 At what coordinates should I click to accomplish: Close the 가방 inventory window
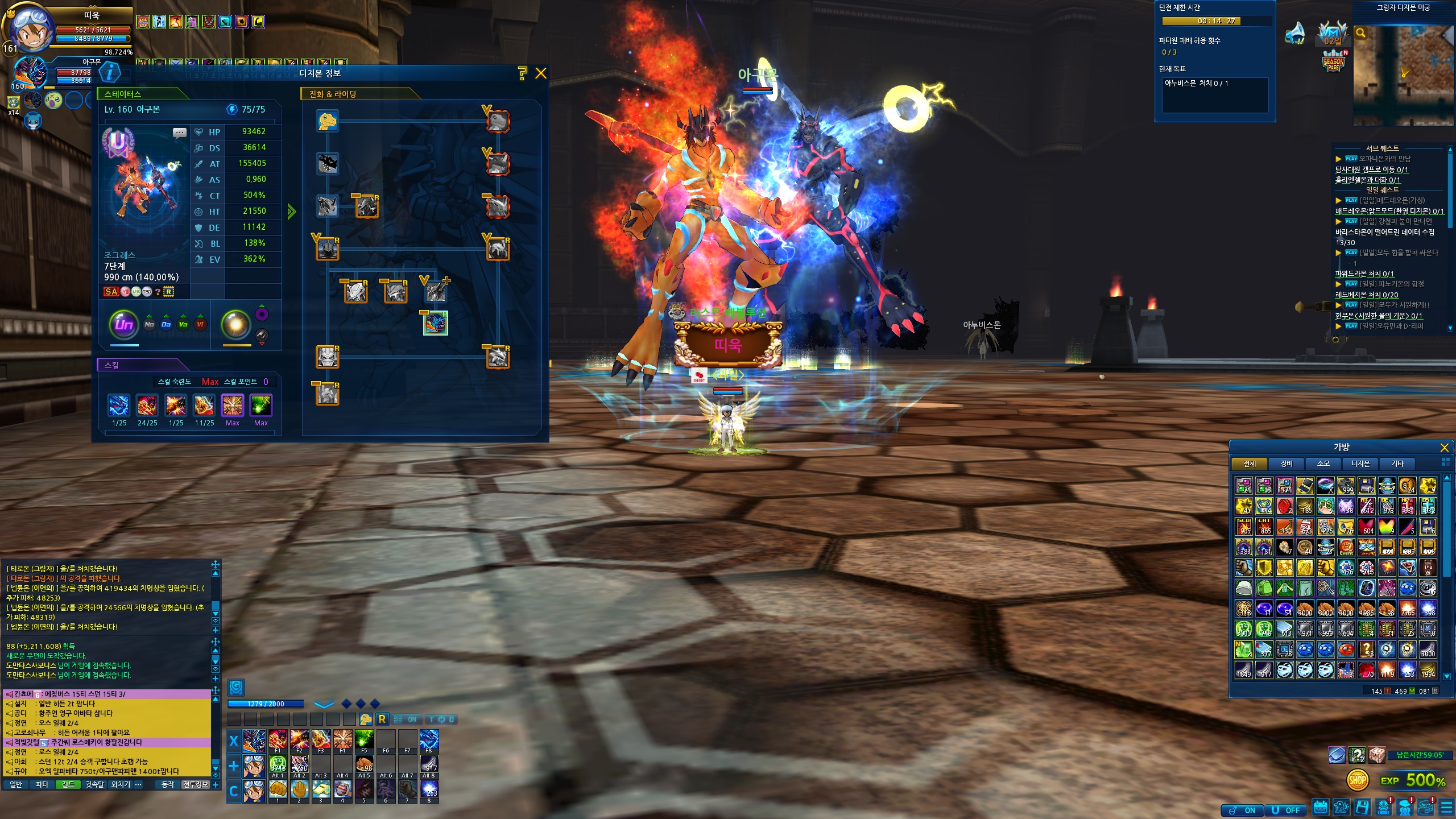pyautogui.click(x=1444, y=448)
